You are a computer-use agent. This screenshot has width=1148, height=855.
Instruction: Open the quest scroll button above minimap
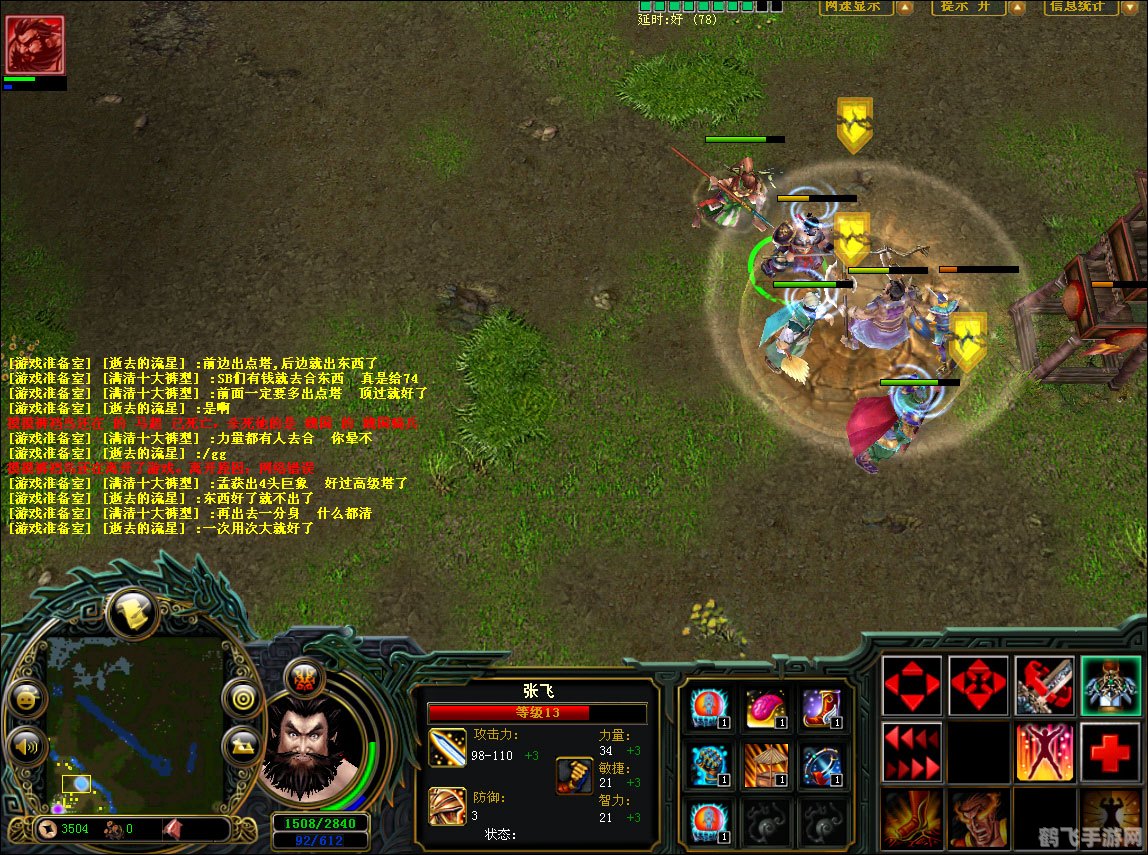coord(135,613)
